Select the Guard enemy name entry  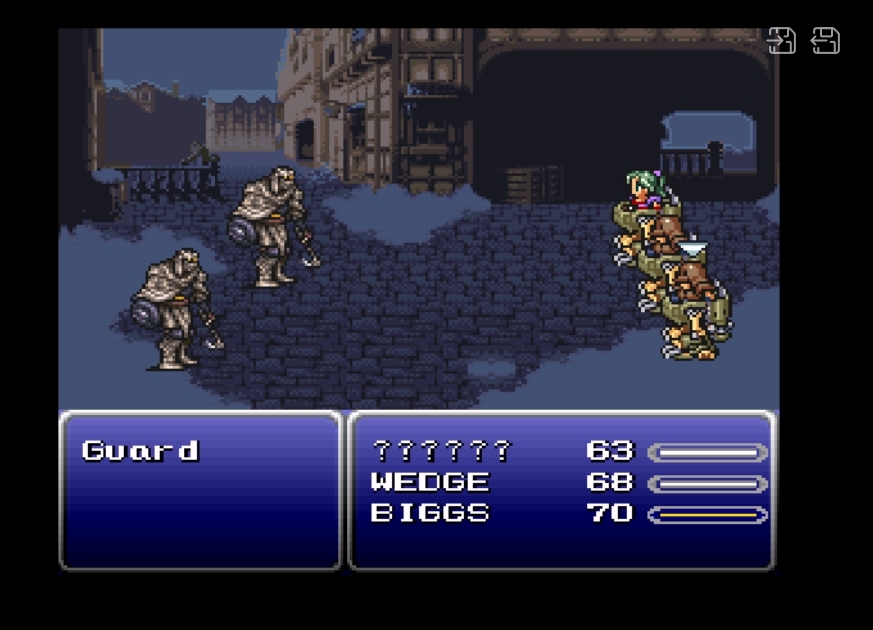[141, 451]
